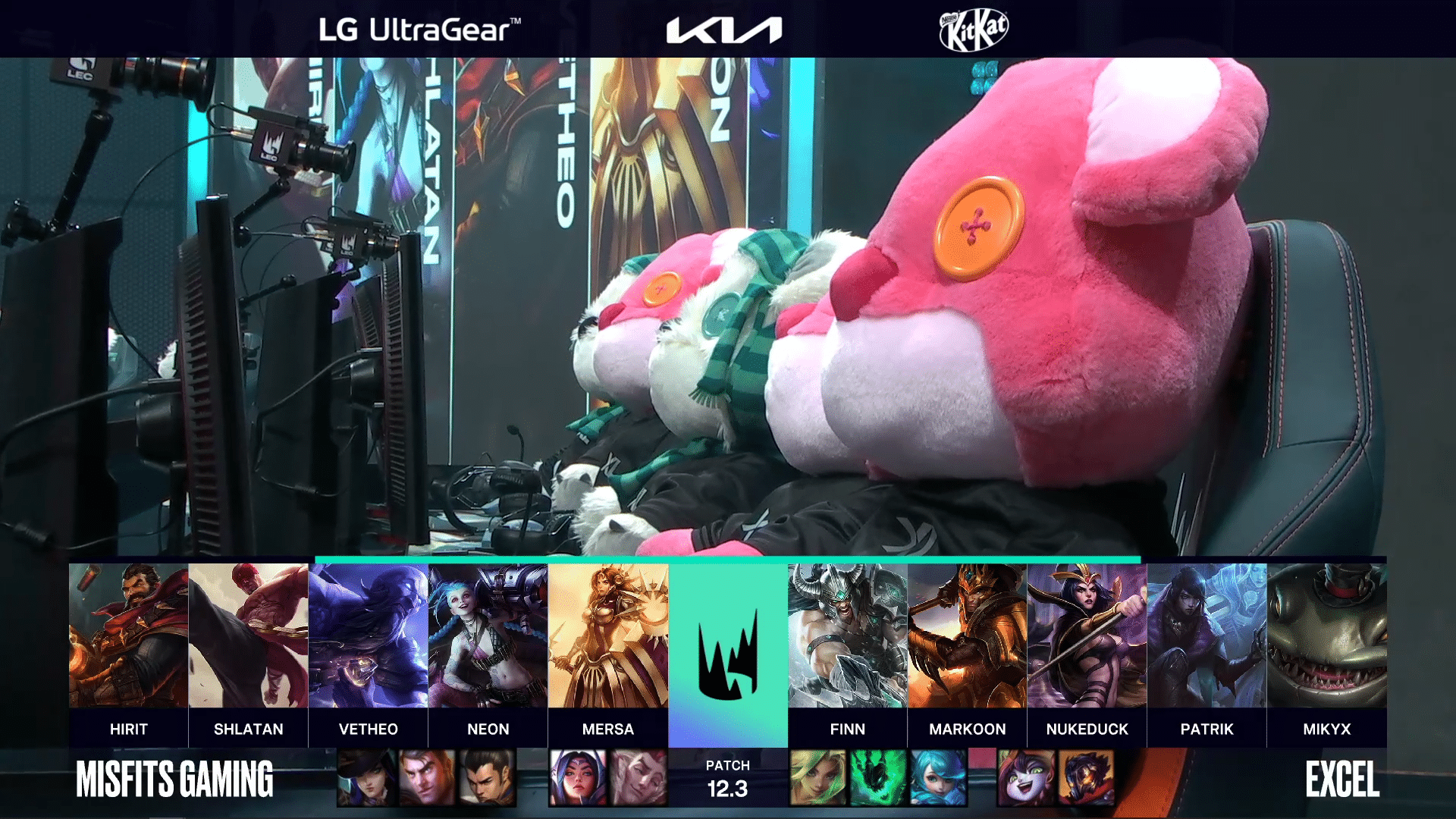Select Nukeduck's LeBlanc champion card
Viewport: 1456px width, 819px height.
(x=1087, y=635)
